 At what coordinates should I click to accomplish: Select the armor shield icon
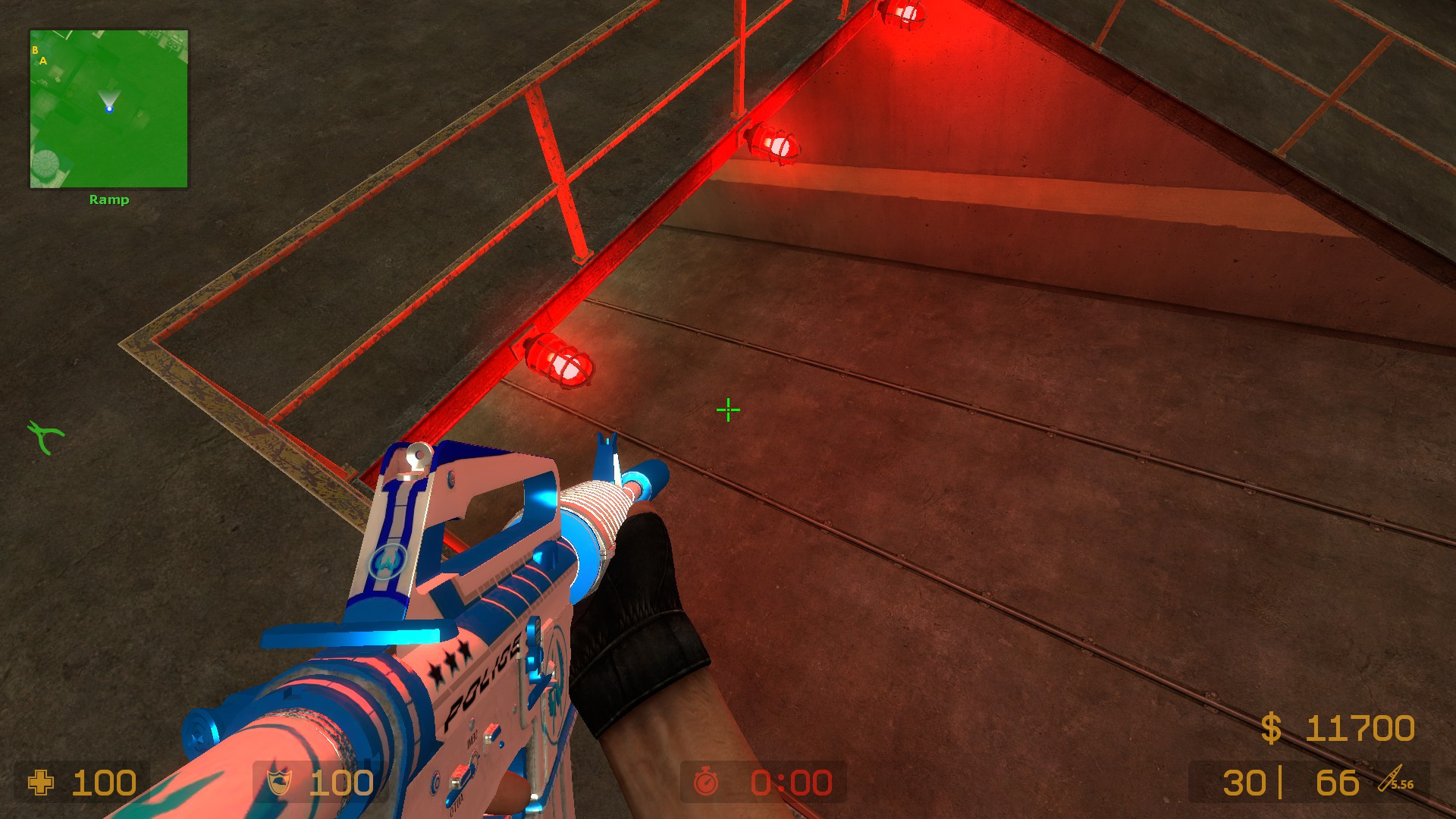[281, 780]
